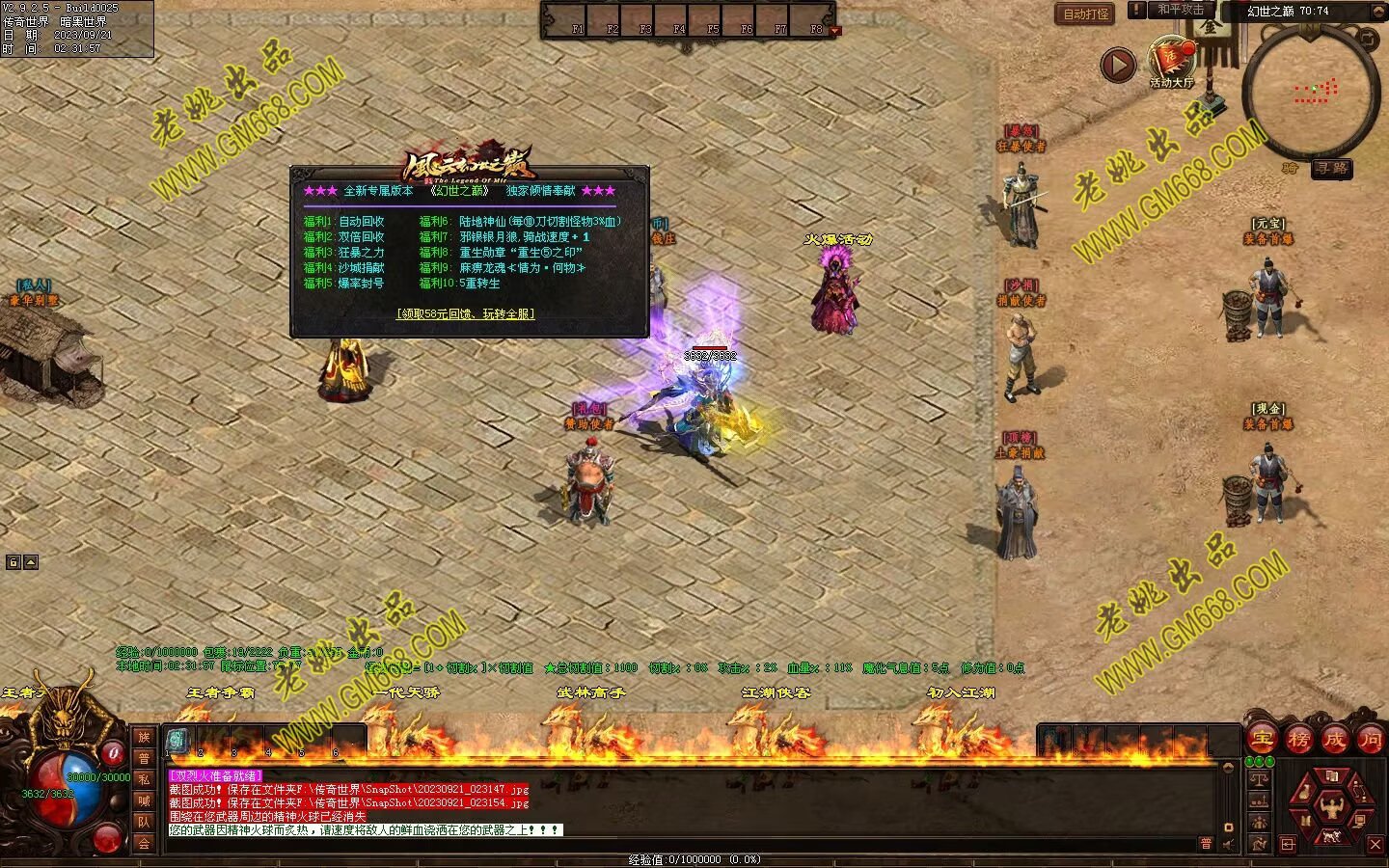The image size is (1389, 868).
Task: Open the 问 help button
Action: coord(1370,740)
